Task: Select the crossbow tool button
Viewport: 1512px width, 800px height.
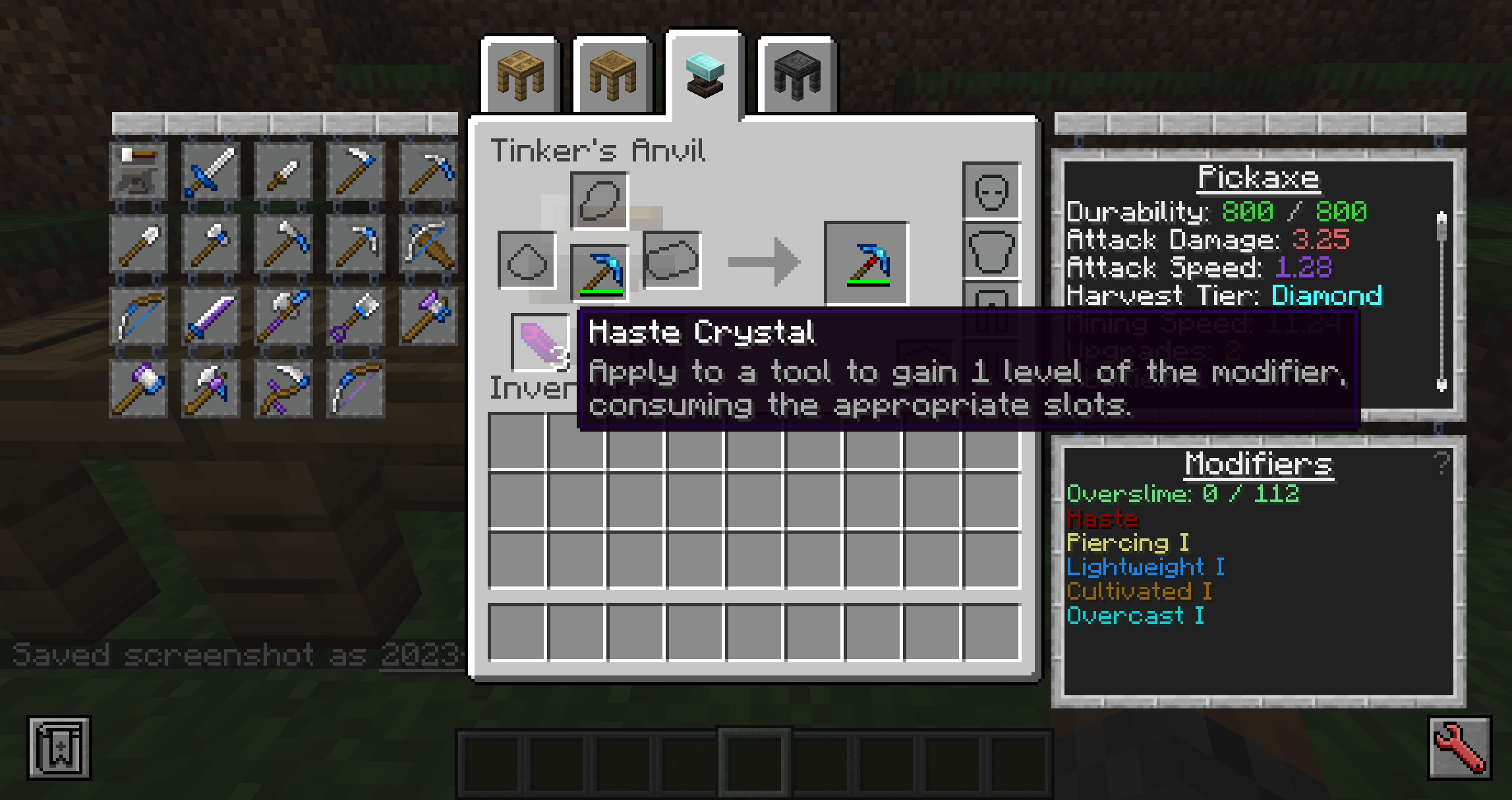Action: [428, 244]
